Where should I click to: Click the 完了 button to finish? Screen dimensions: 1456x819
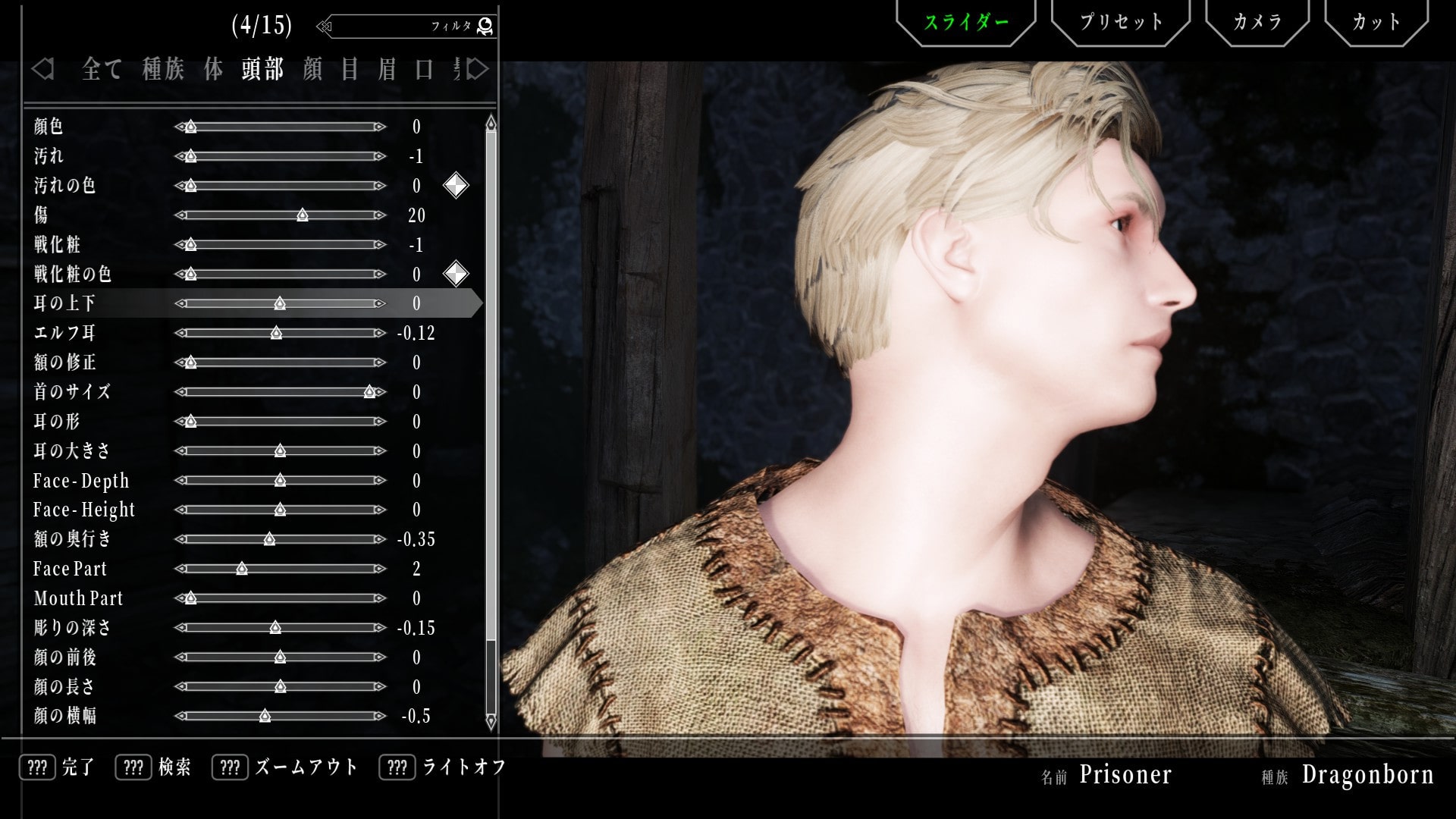76,767
